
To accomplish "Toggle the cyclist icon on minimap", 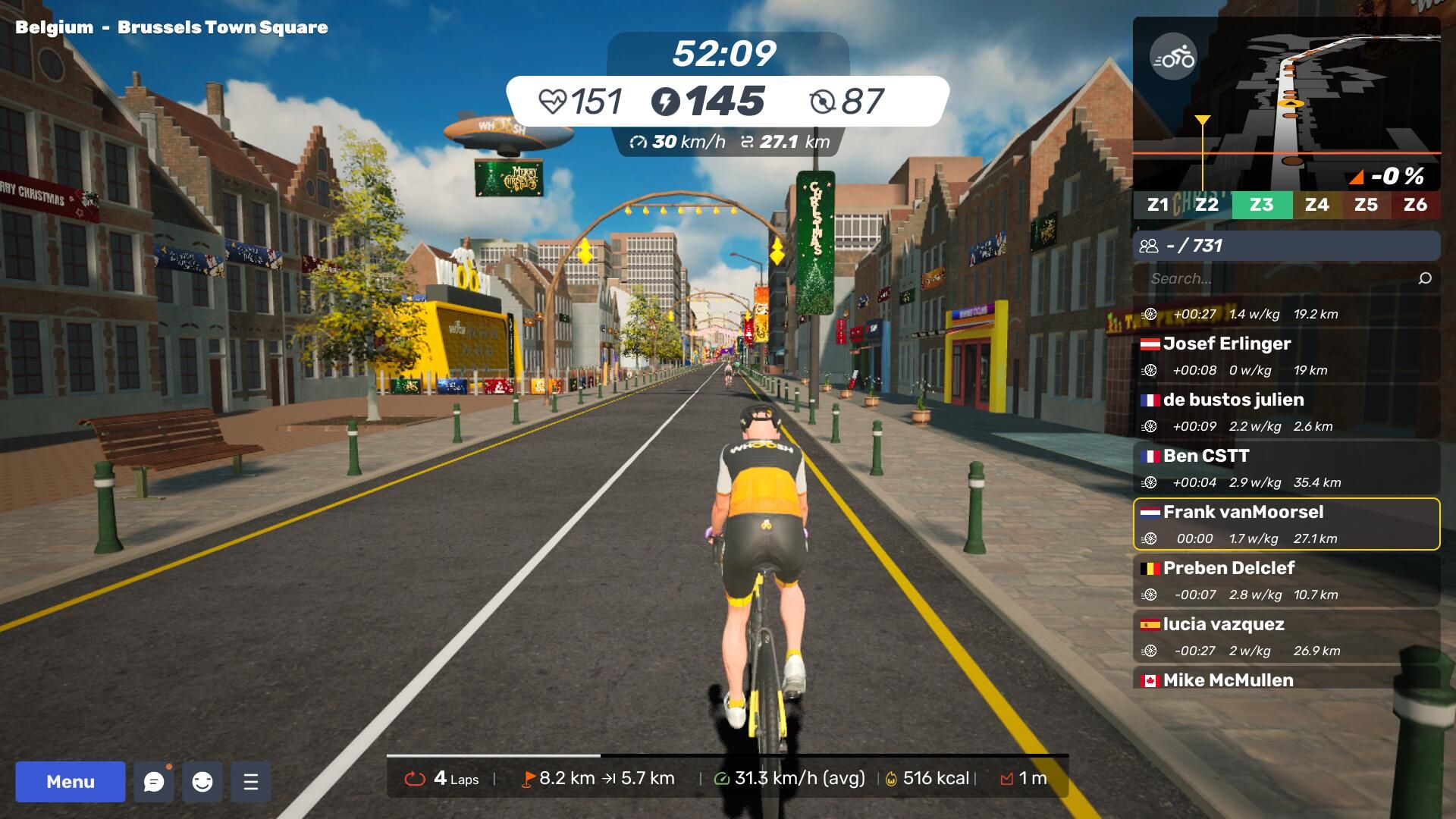I will (1173, 57).
